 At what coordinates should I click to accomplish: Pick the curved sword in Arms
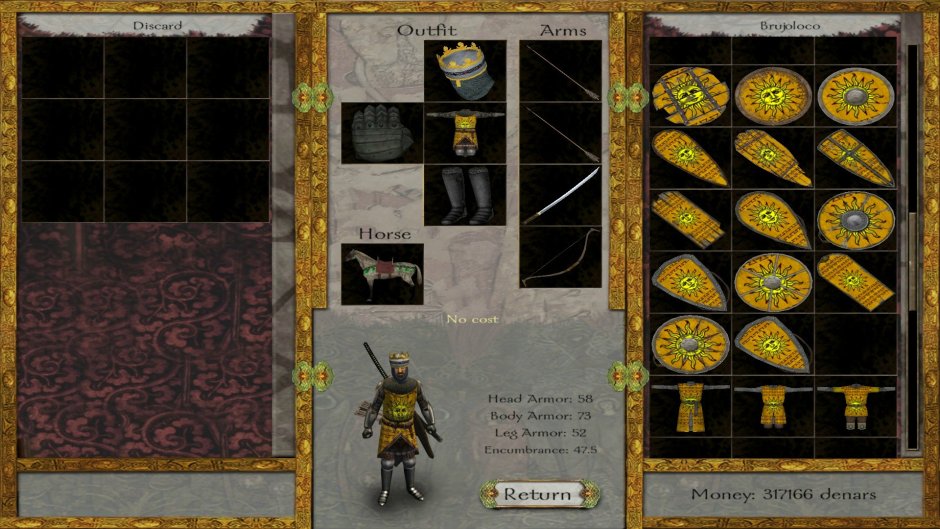560,194
